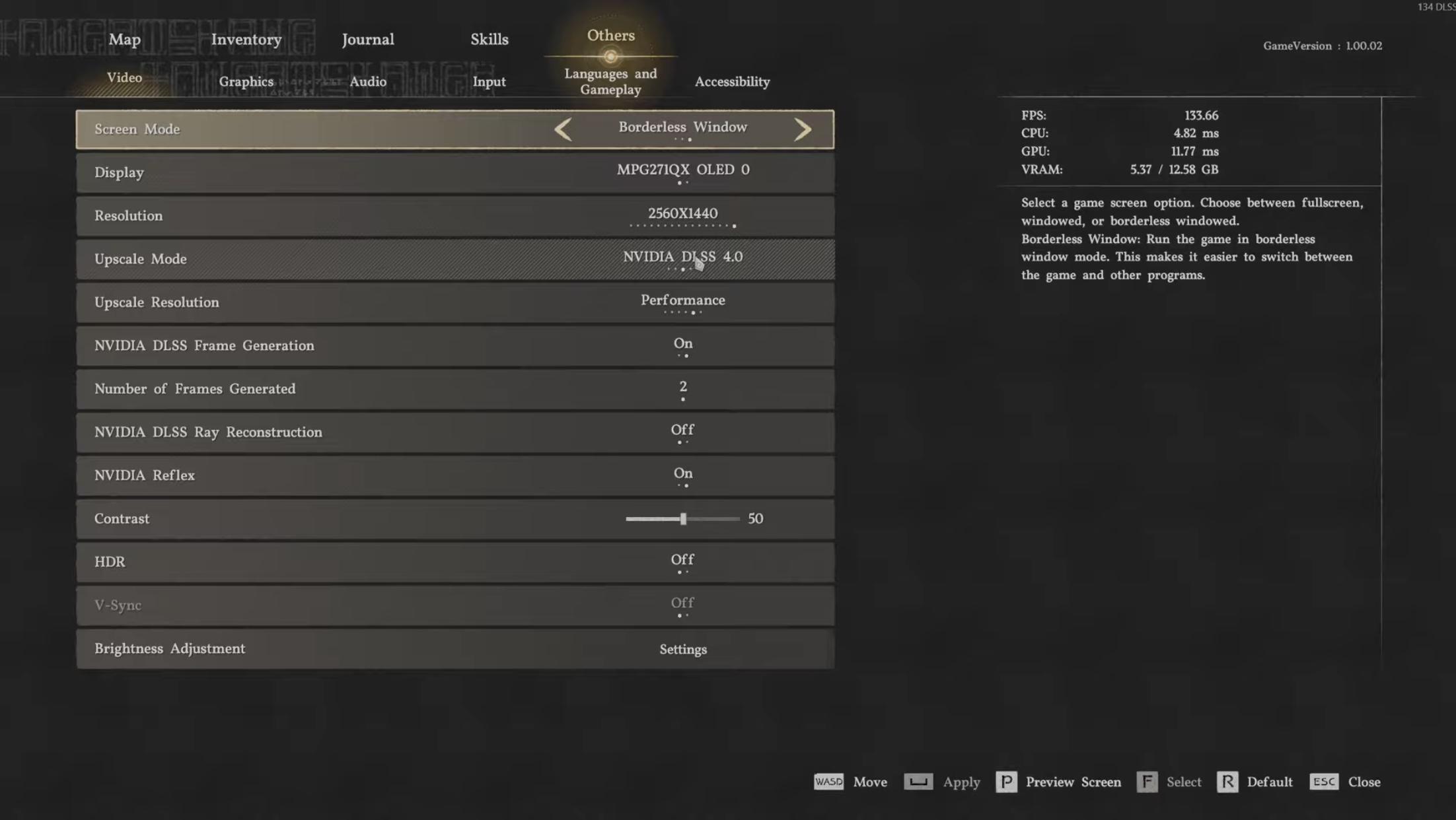
Task: Click the ESC Close key icon
Action: click(x=1326, y=782)
